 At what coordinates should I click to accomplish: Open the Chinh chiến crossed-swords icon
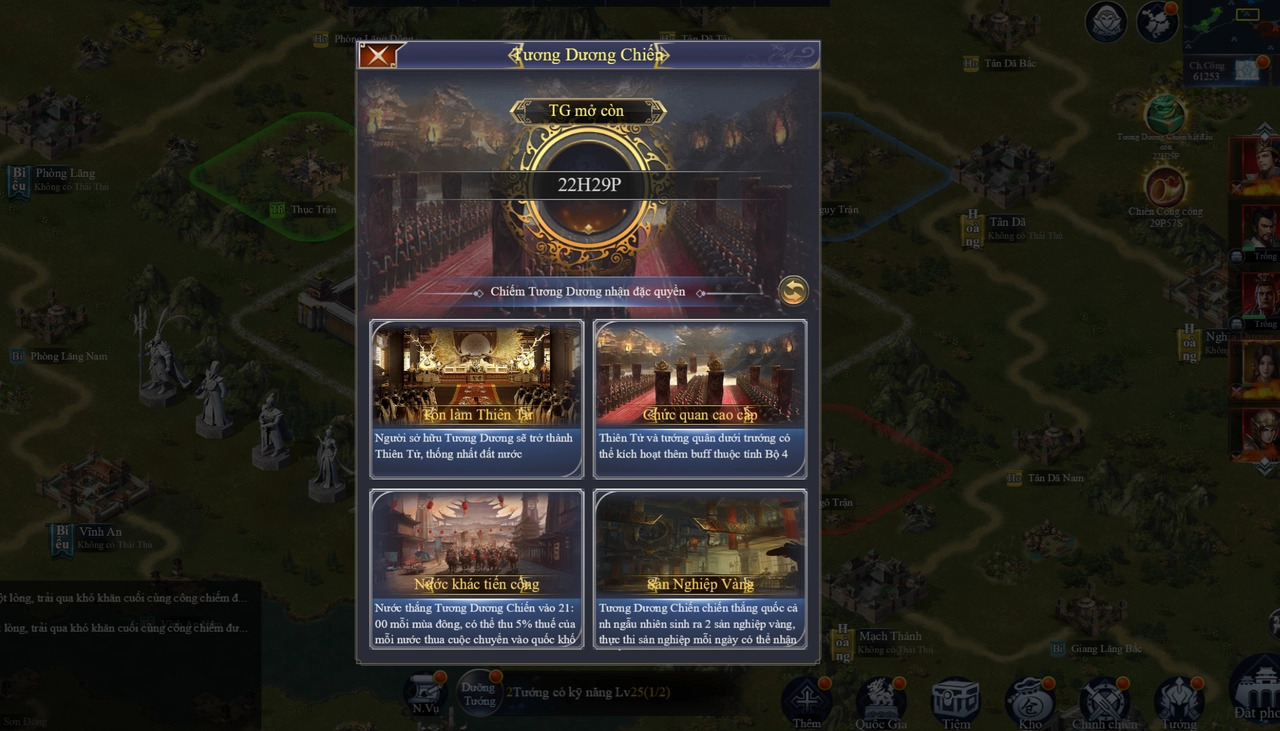point(1104,700)
